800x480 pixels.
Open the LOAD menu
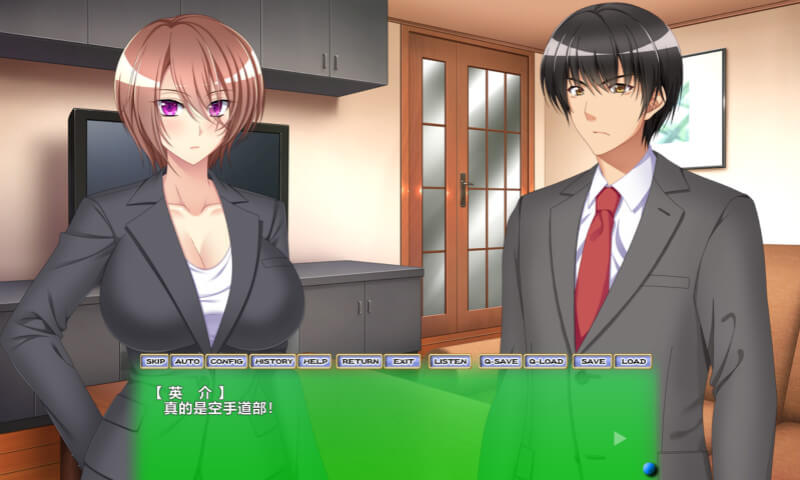click(632, 361)
